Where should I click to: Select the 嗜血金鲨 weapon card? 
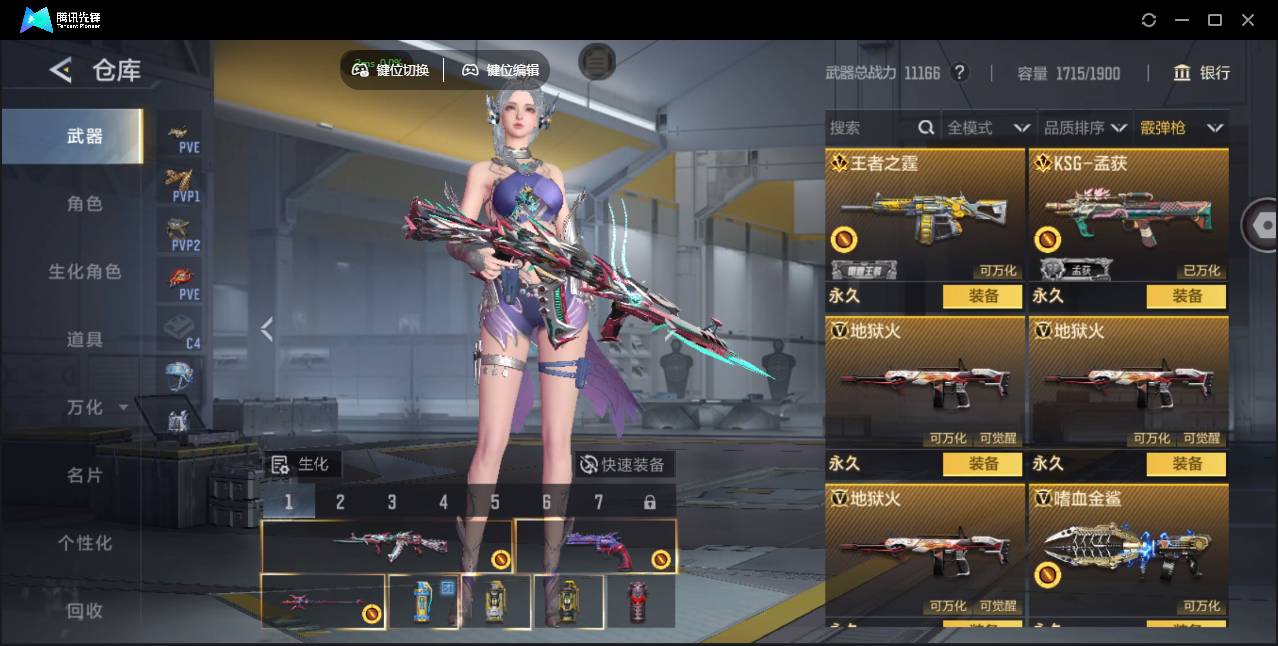pyautogui.click(x=1128, y=550)
